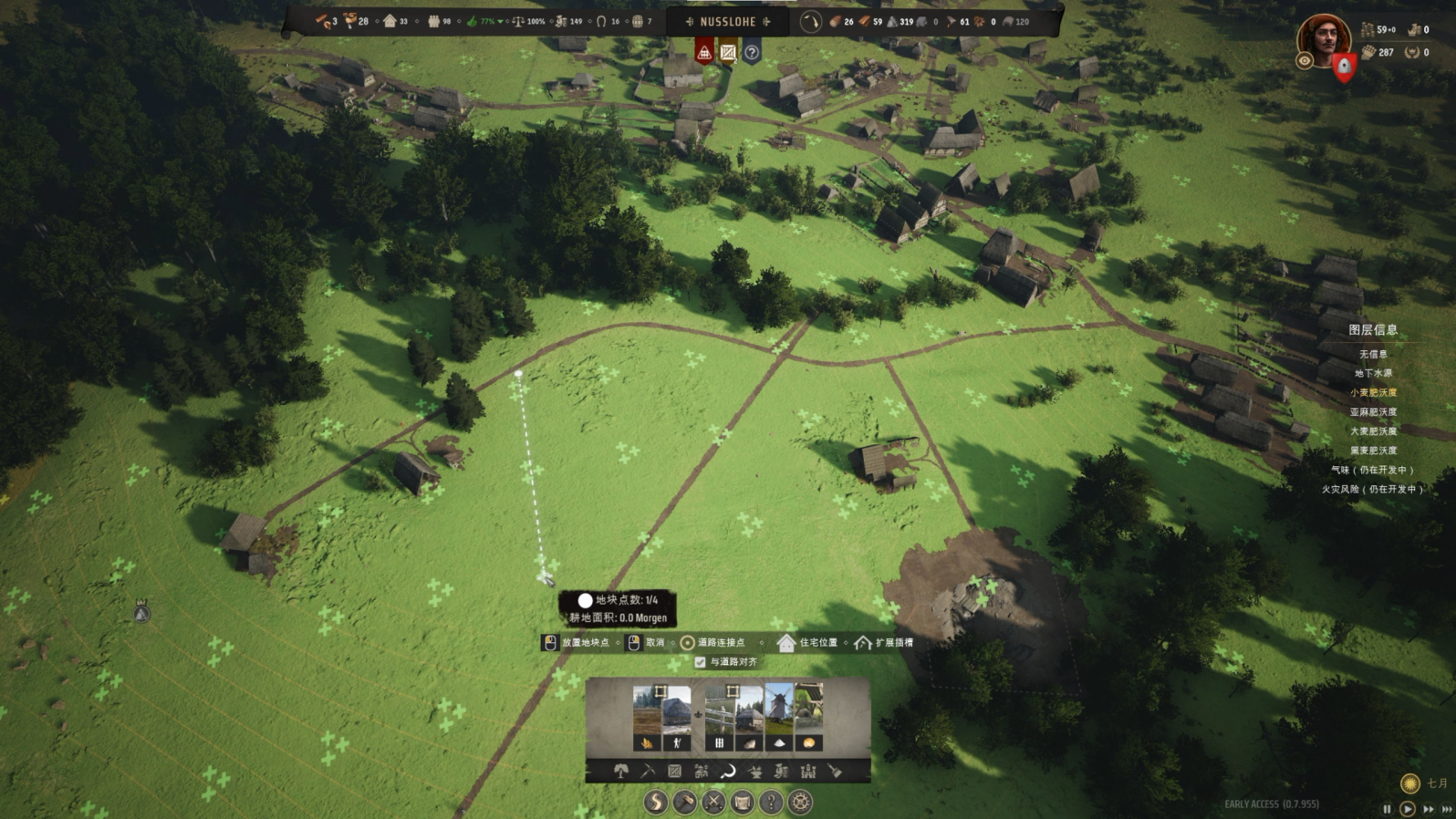Select the windmill building card
This screenshot has width=1456, height=819.
pos(779,716)
